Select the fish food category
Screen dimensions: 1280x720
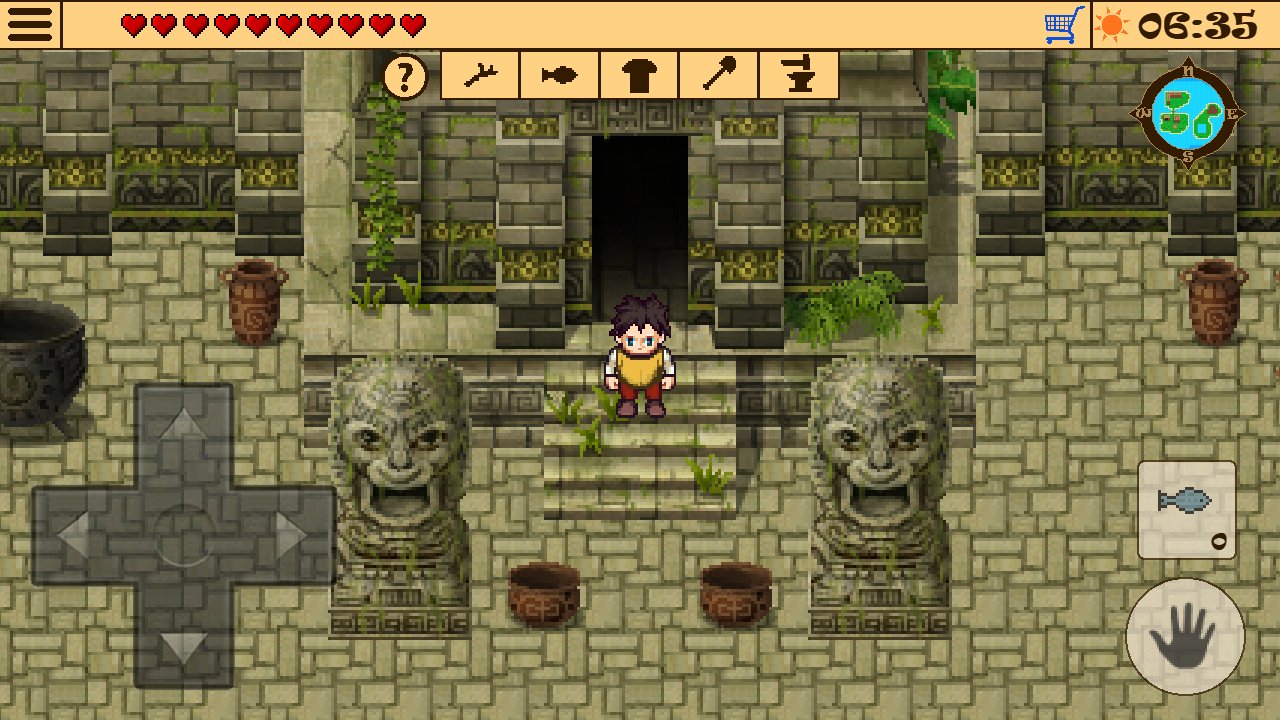coord(559,76)
